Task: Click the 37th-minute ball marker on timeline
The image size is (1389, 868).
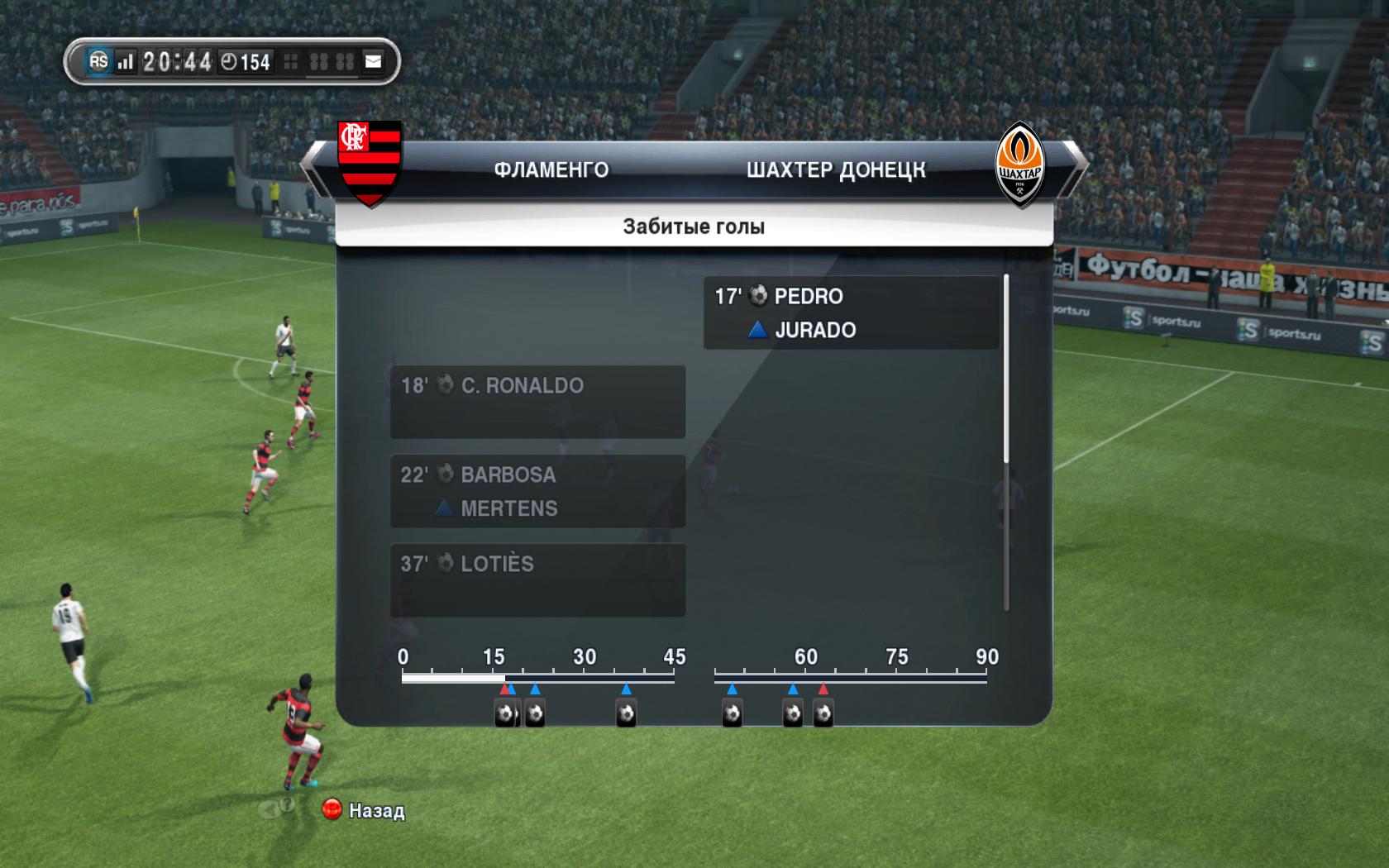Action: coord(626,713)
